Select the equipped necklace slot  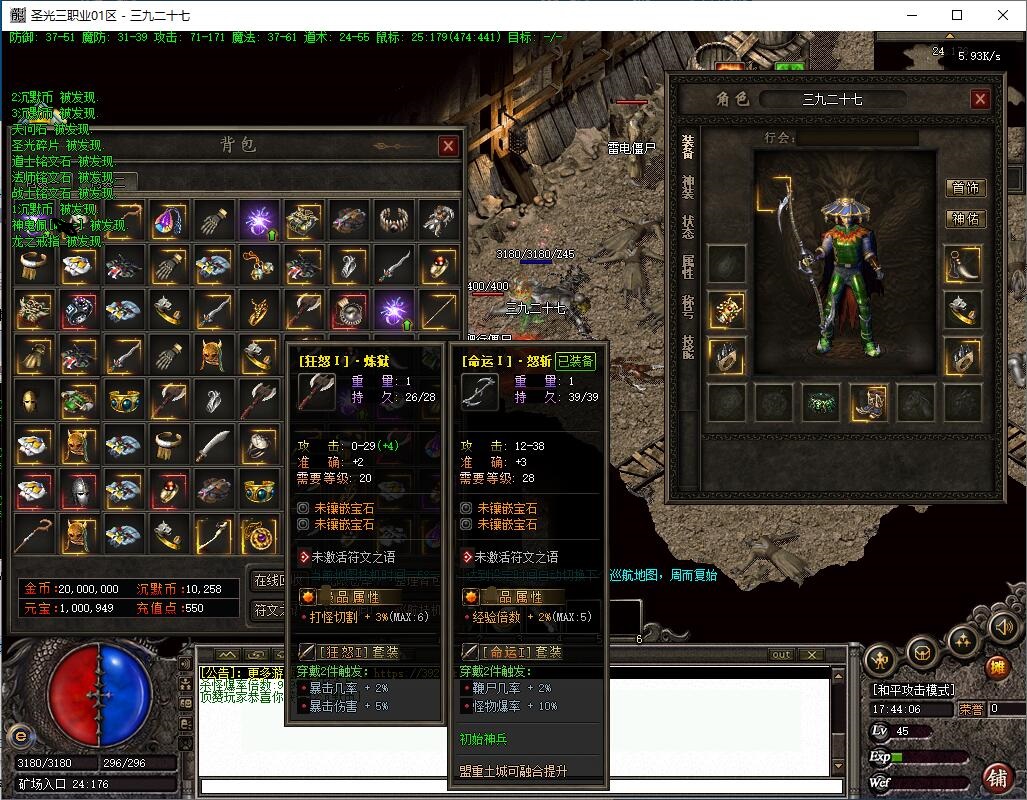click(x=964, y=264)
